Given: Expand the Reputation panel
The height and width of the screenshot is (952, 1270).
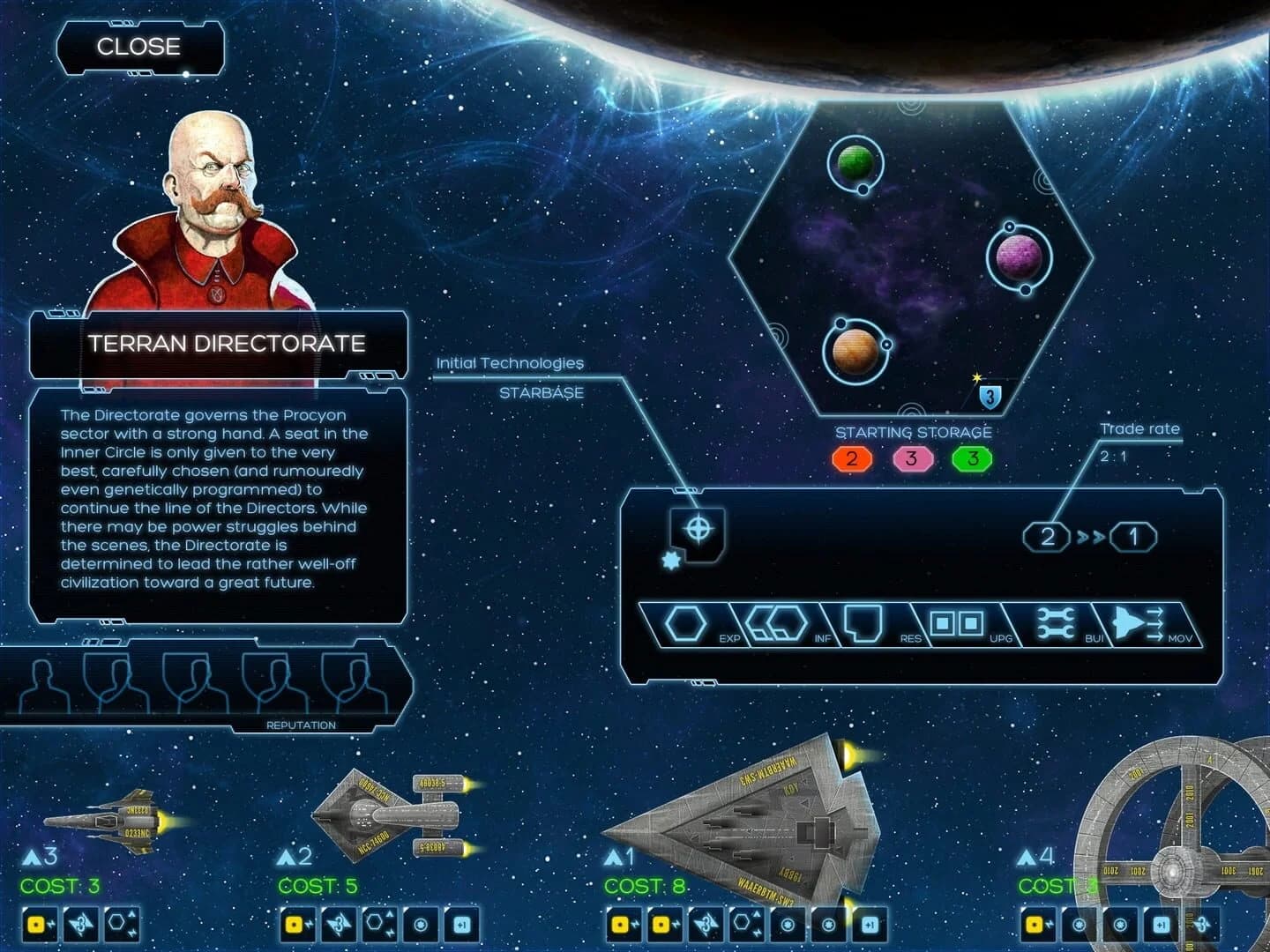Looking at the screenshot, I should [301, 725].
